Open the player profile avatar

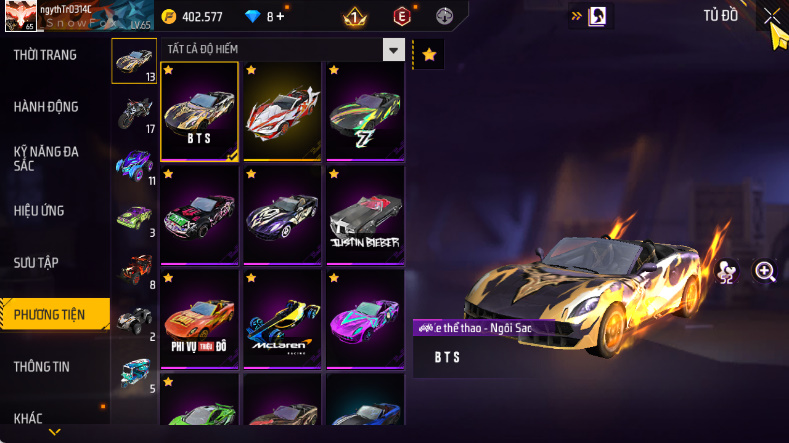(17, 17)
